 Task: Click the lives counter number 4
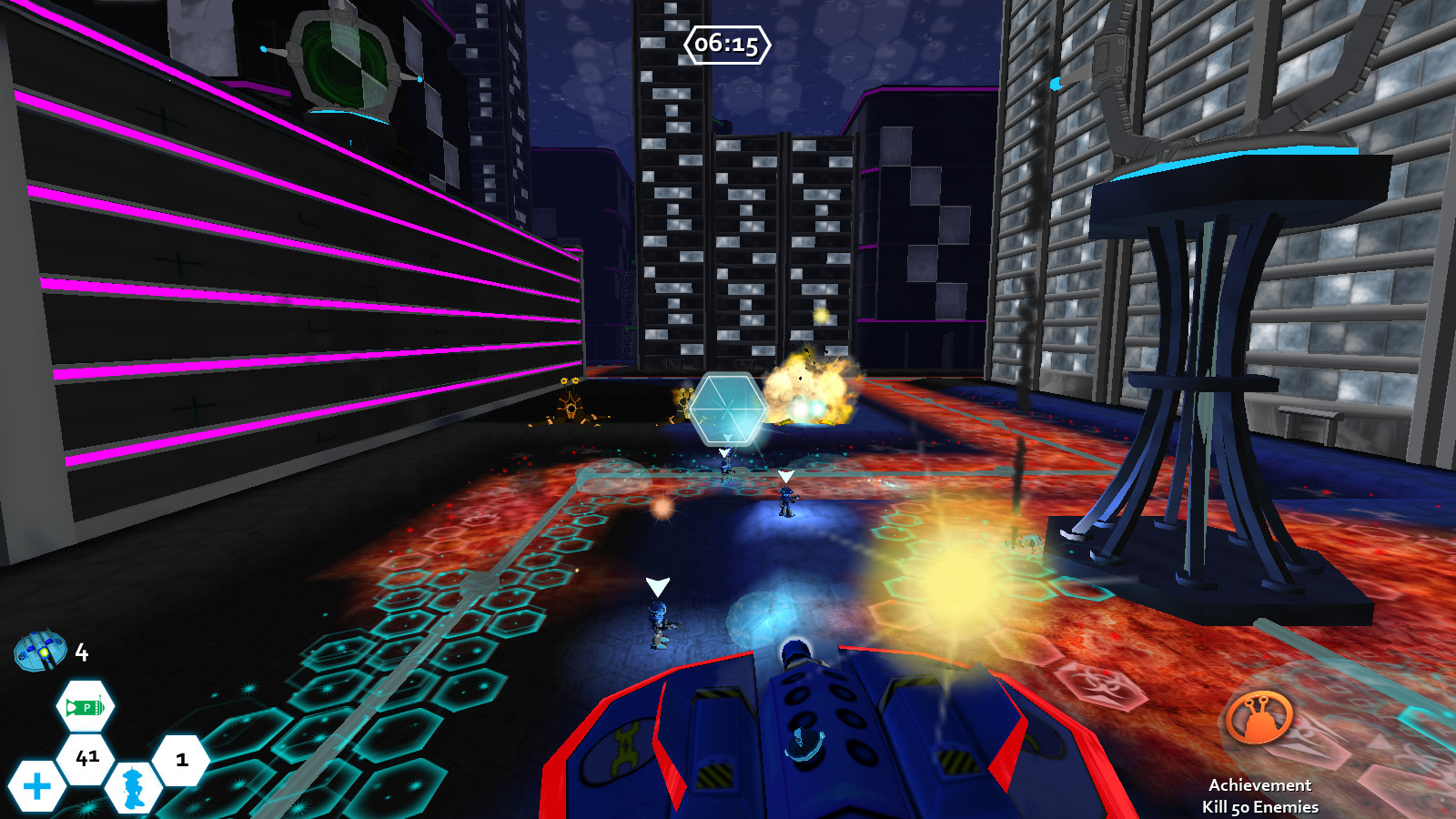click(x=80, y=652)
